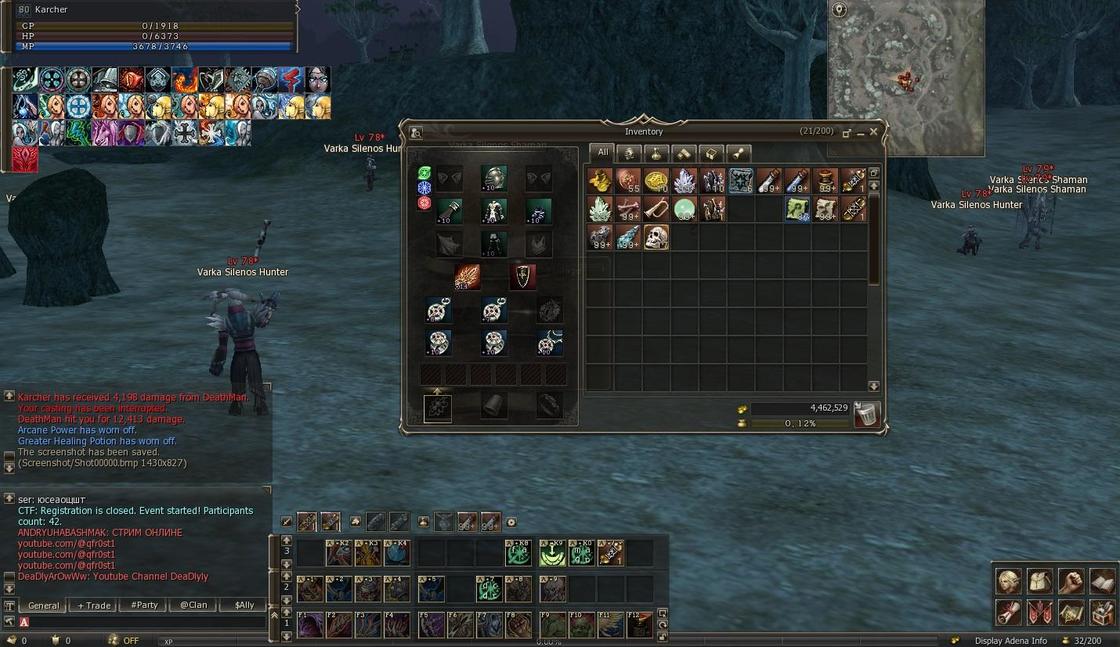Screen dimensions: 1120x647
Task: Close the Inventory window
Action: (873, 132)
